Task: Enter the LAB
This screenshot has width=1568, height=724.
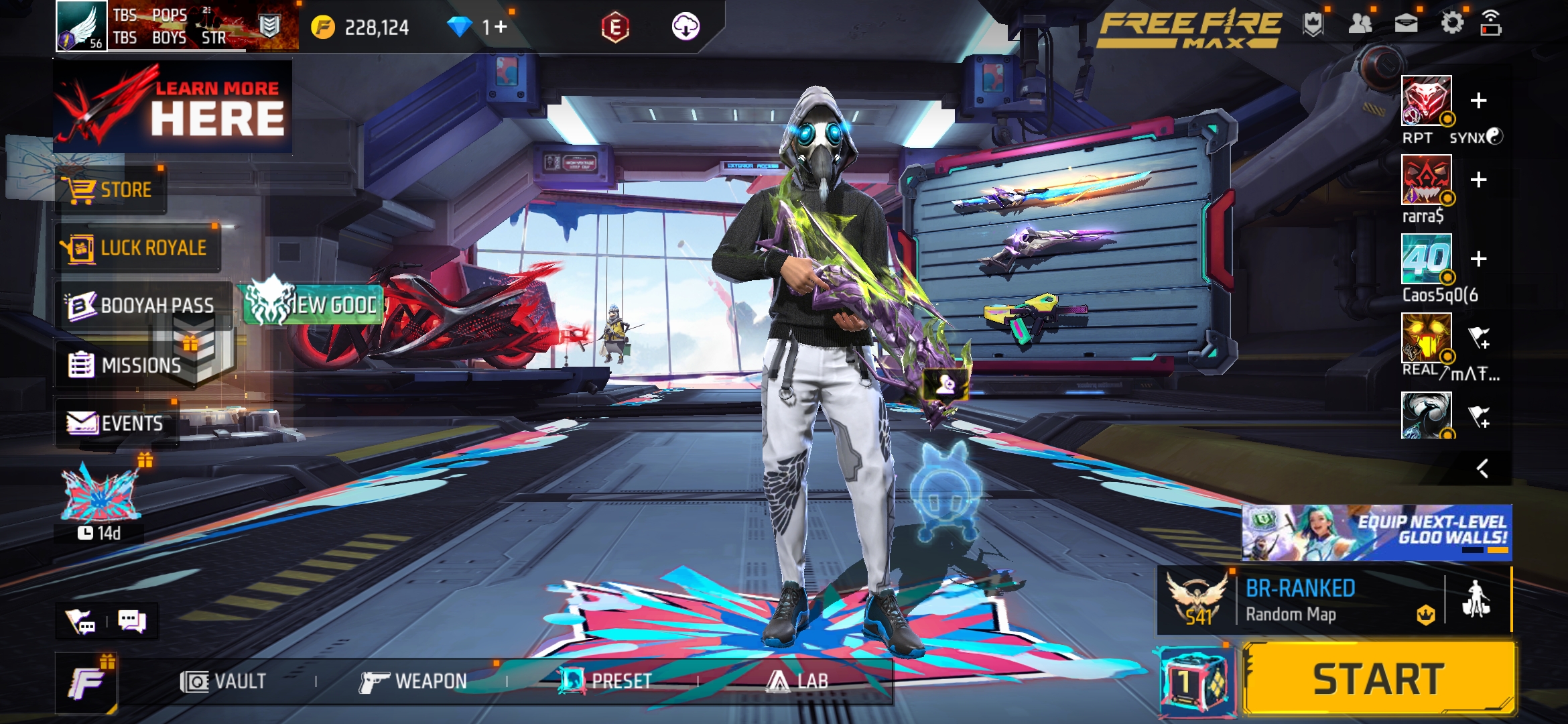Action: pyautogui.click(x=797, y=682)
